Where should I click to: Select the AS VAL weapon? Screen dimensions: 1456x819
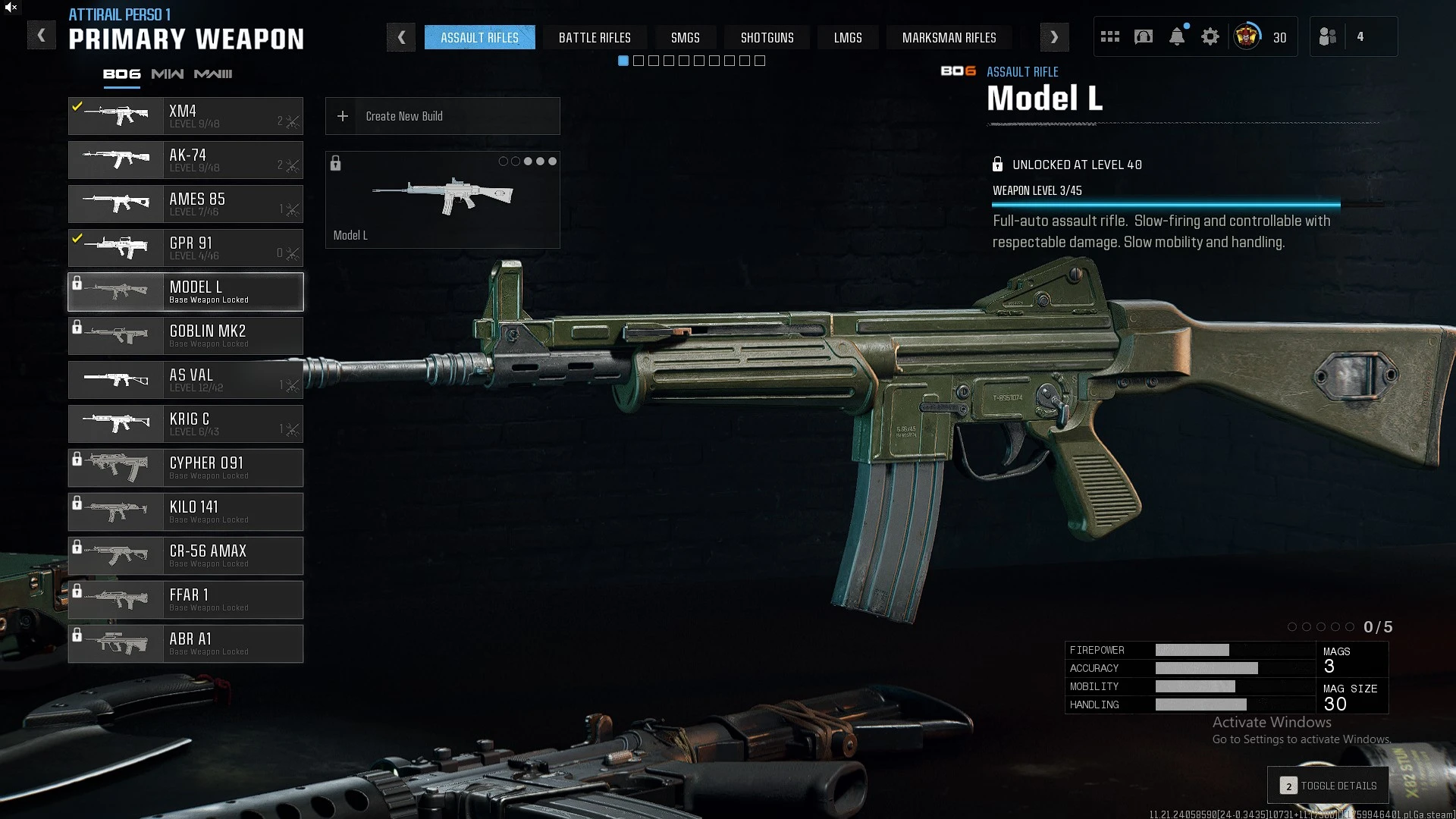pos(186,380)
